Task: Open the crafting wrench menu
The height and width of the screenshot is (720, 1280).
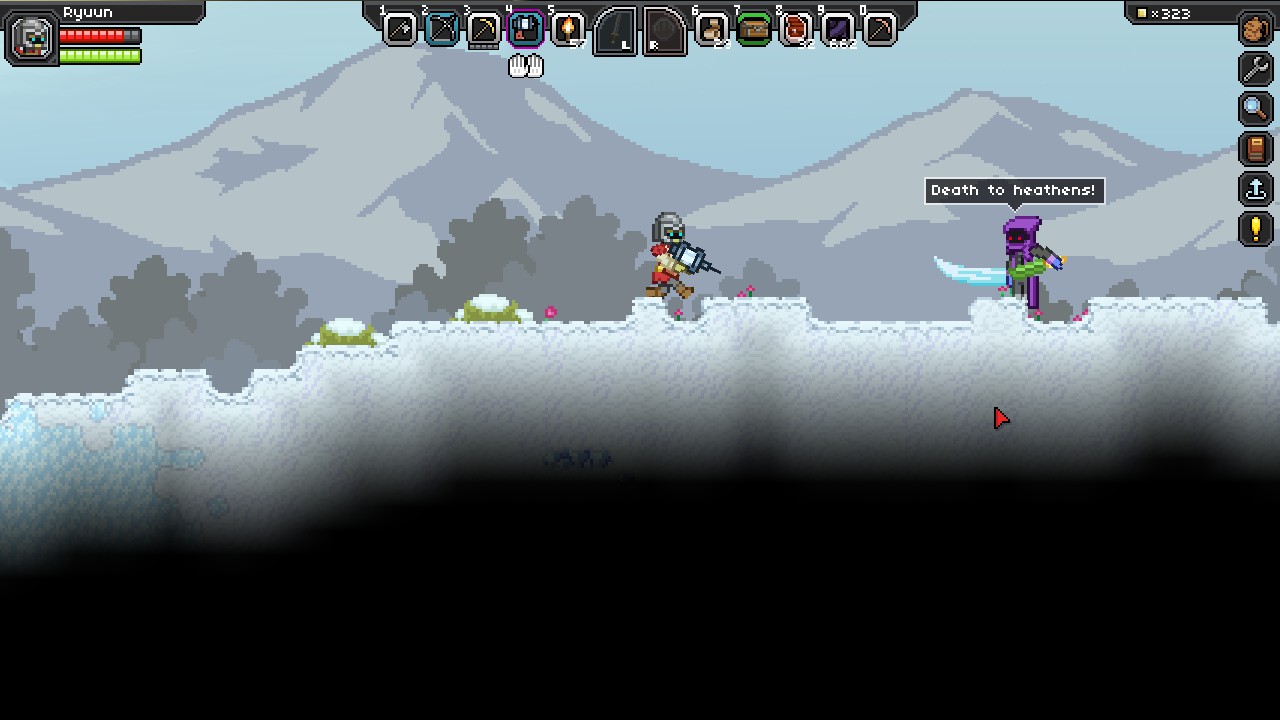Action: coord(1255,69)
